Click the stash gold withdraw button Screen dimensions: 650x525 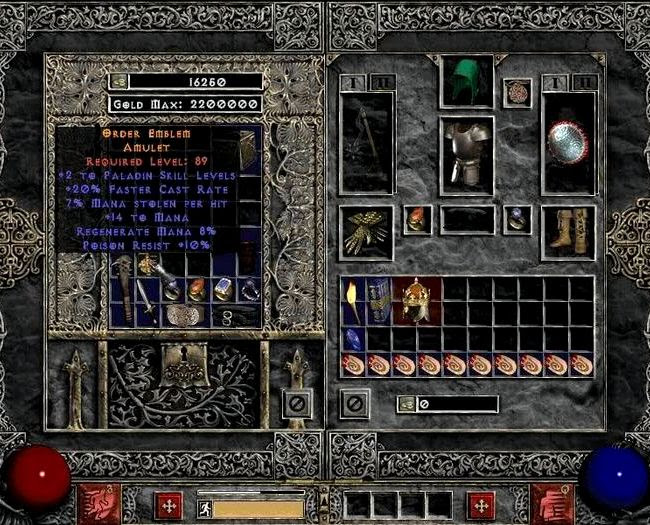[x=120, y=81]
